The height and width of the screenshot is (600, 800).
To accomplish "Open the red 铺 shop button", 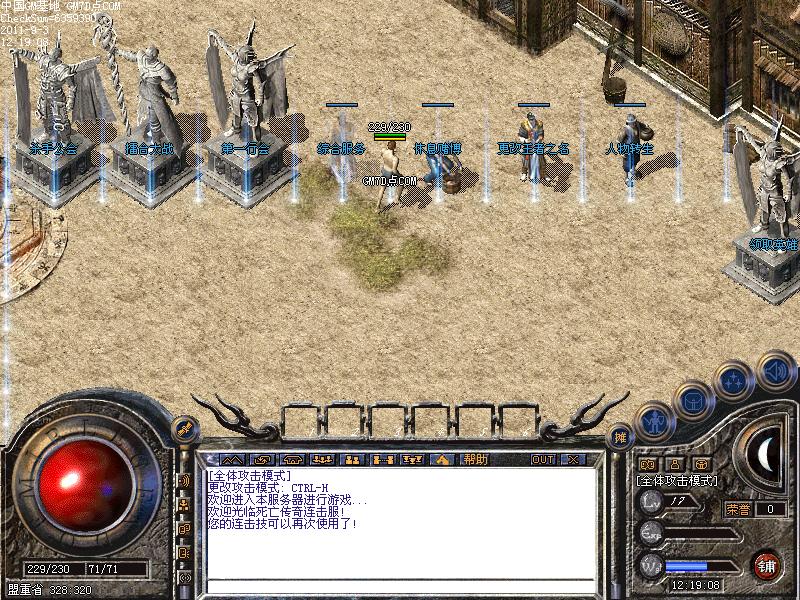I will coord(767,564).
